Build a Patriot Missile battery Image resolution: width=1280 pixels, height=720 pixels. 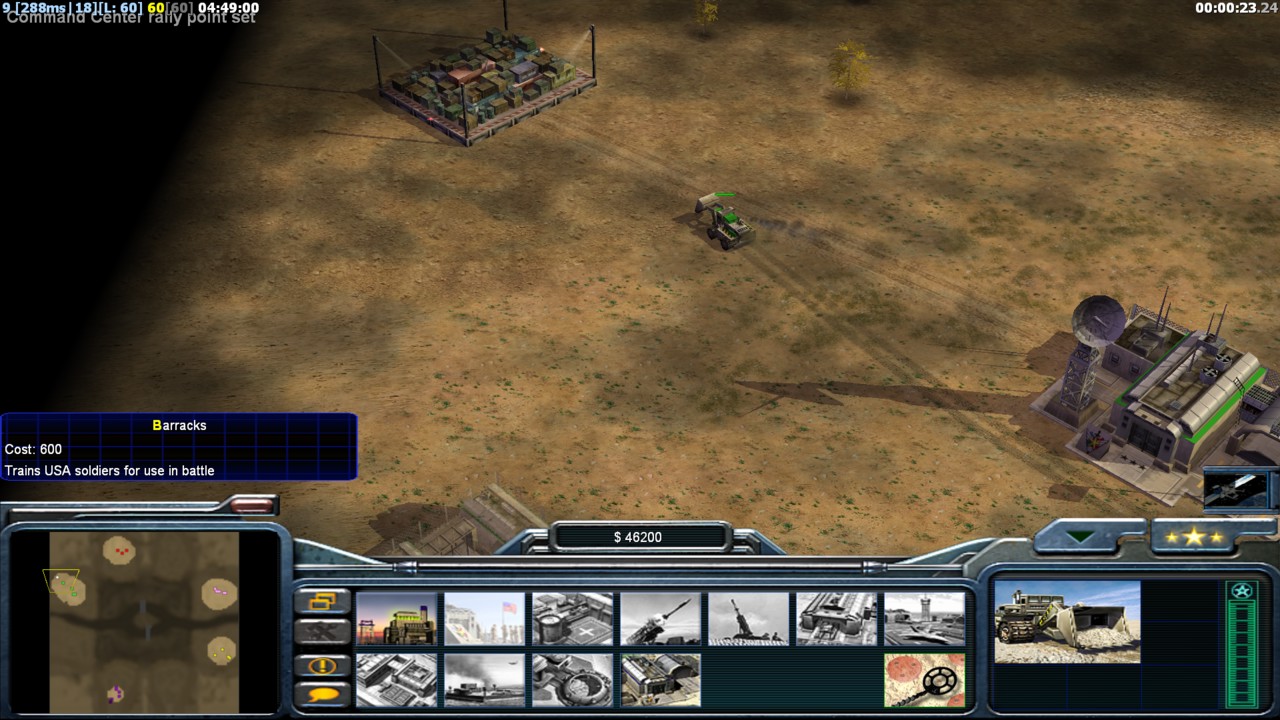[x=660, y=619]
